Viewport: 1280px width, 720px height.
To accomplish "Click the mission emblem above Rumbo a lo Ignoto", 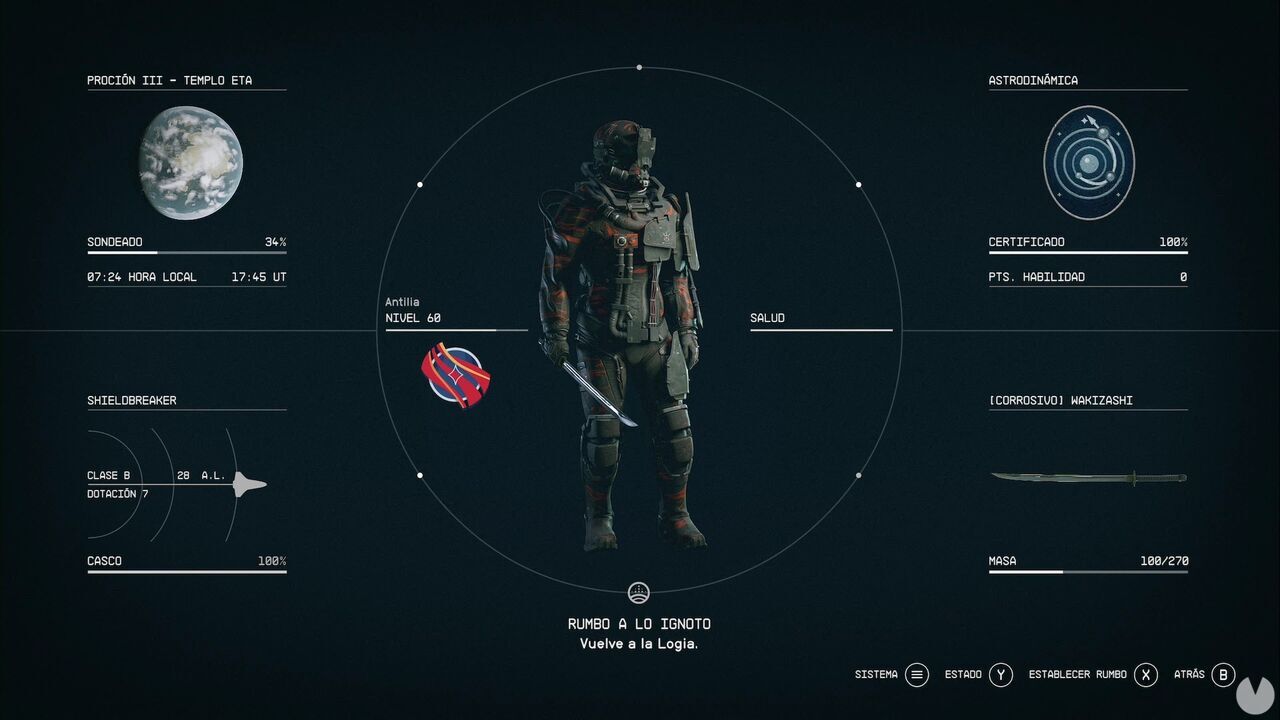I will coord(639,592).
